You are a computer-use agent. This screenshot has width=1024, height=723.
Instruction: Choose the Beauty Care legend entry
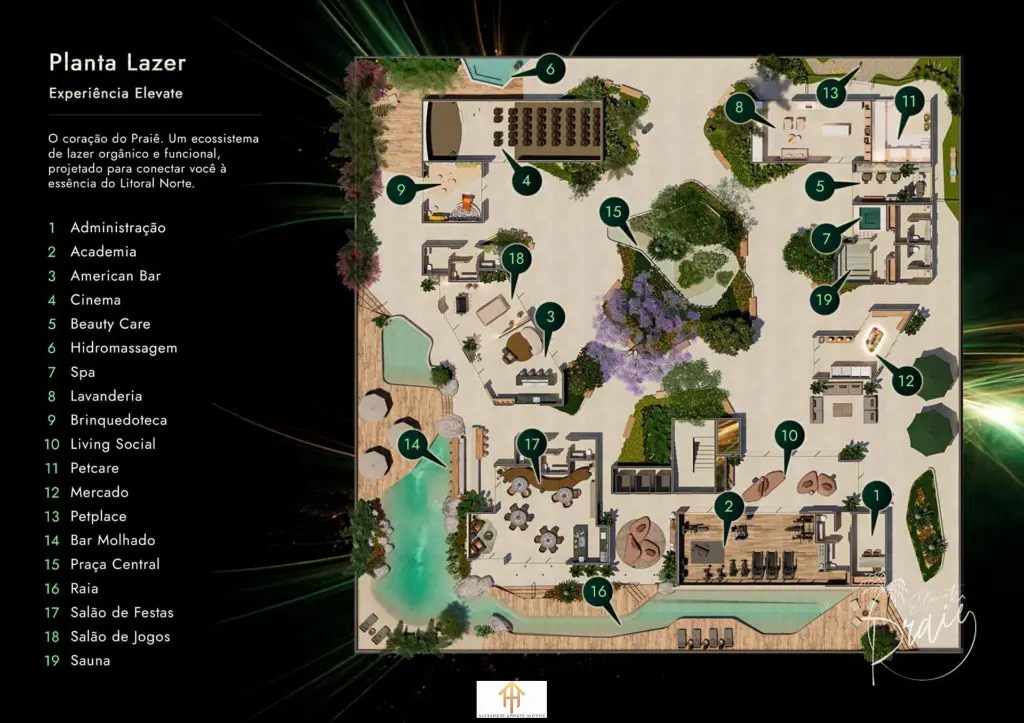110,324
